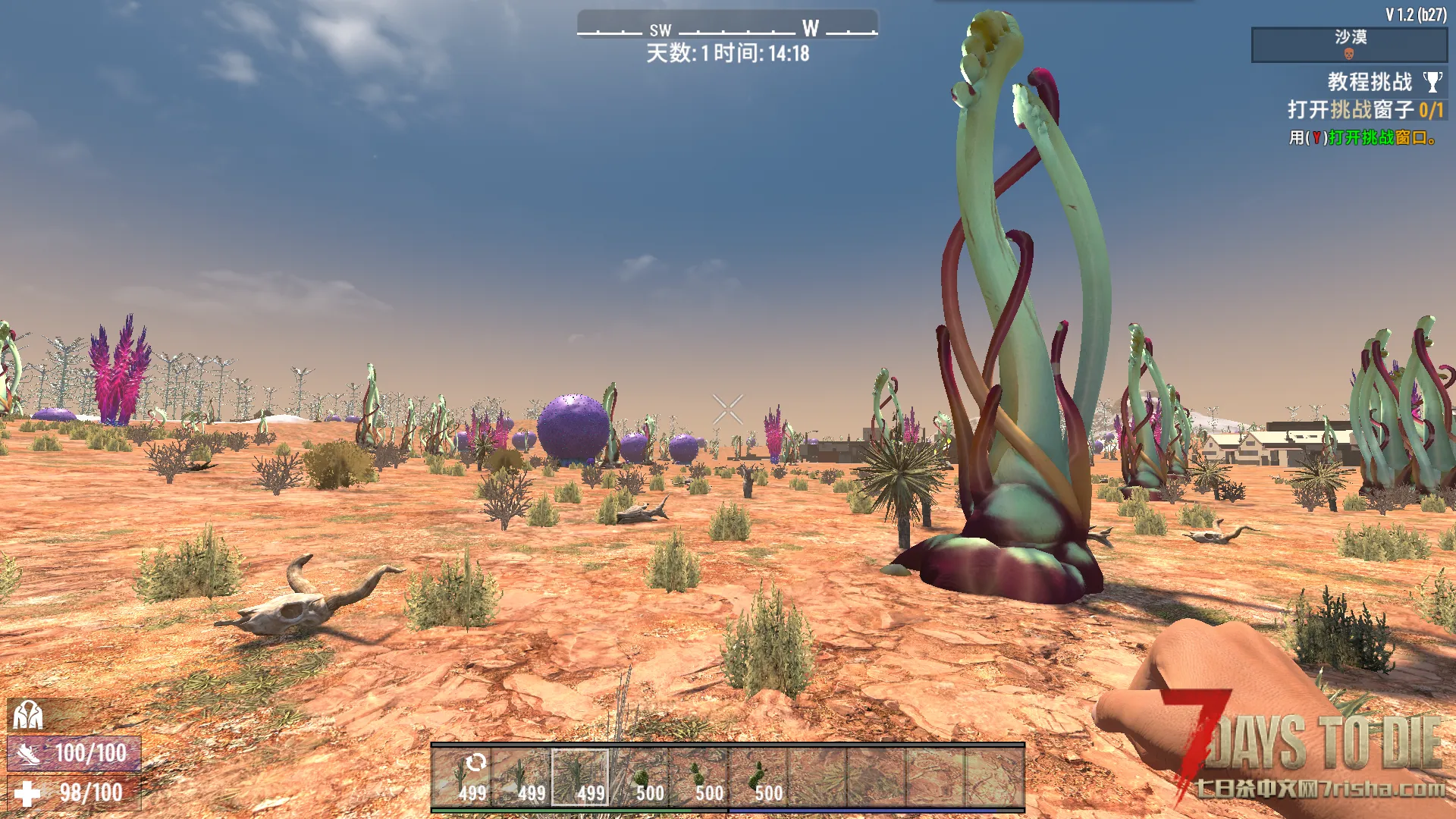The height and width of the screenshot is (819, 1456).
Task: Select the saguaro cactus slot with rotate arrows
Action: [462, 777]
